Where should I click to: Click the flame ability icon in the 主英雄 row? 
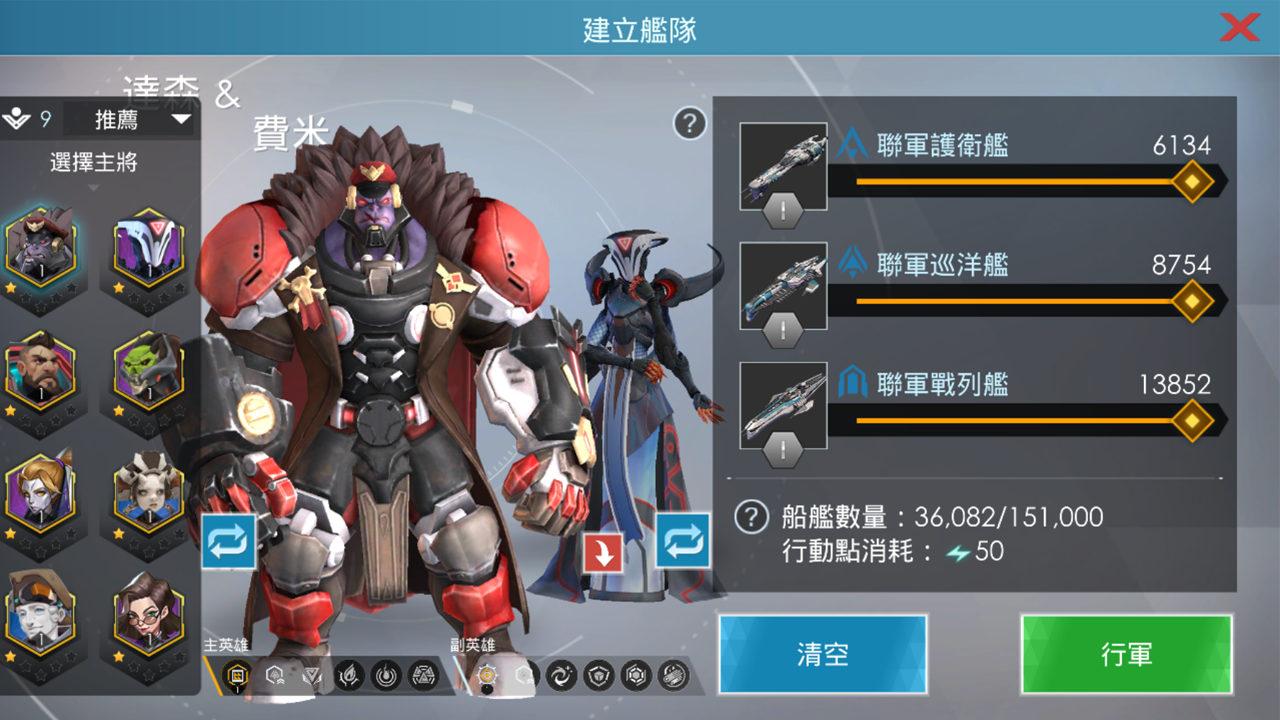pyautogui.click(x=347, y=677)
